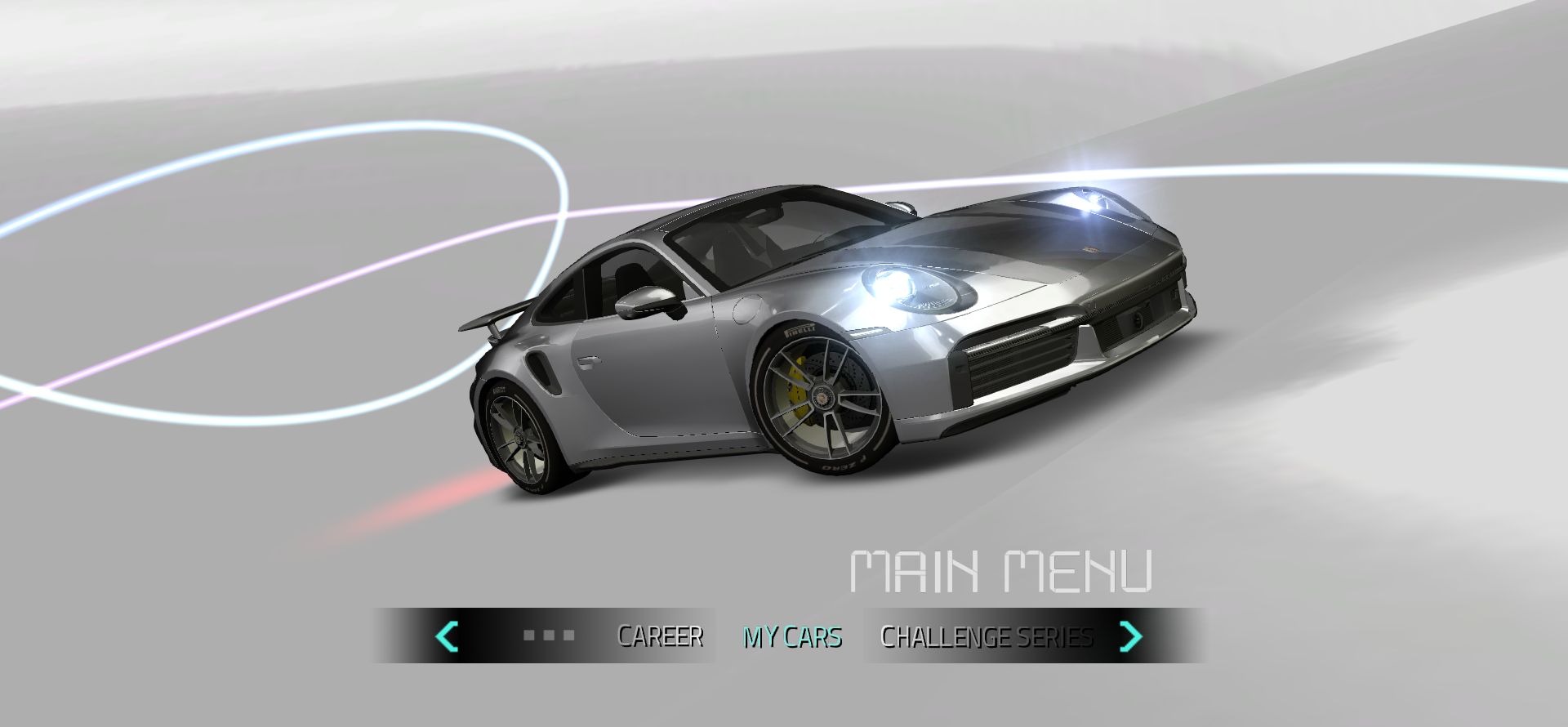Open the Career menu entry

click(x=660, y=636)
